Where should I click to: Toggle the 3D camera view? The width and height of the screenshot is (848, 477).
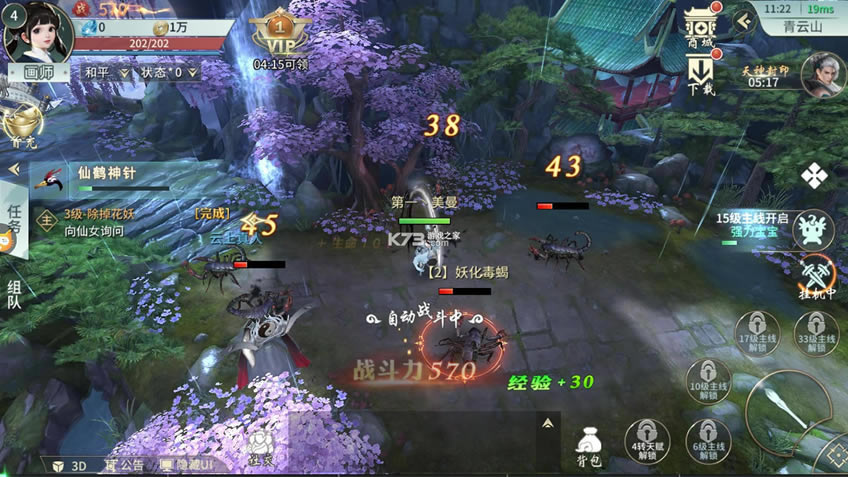pos(70,465)
